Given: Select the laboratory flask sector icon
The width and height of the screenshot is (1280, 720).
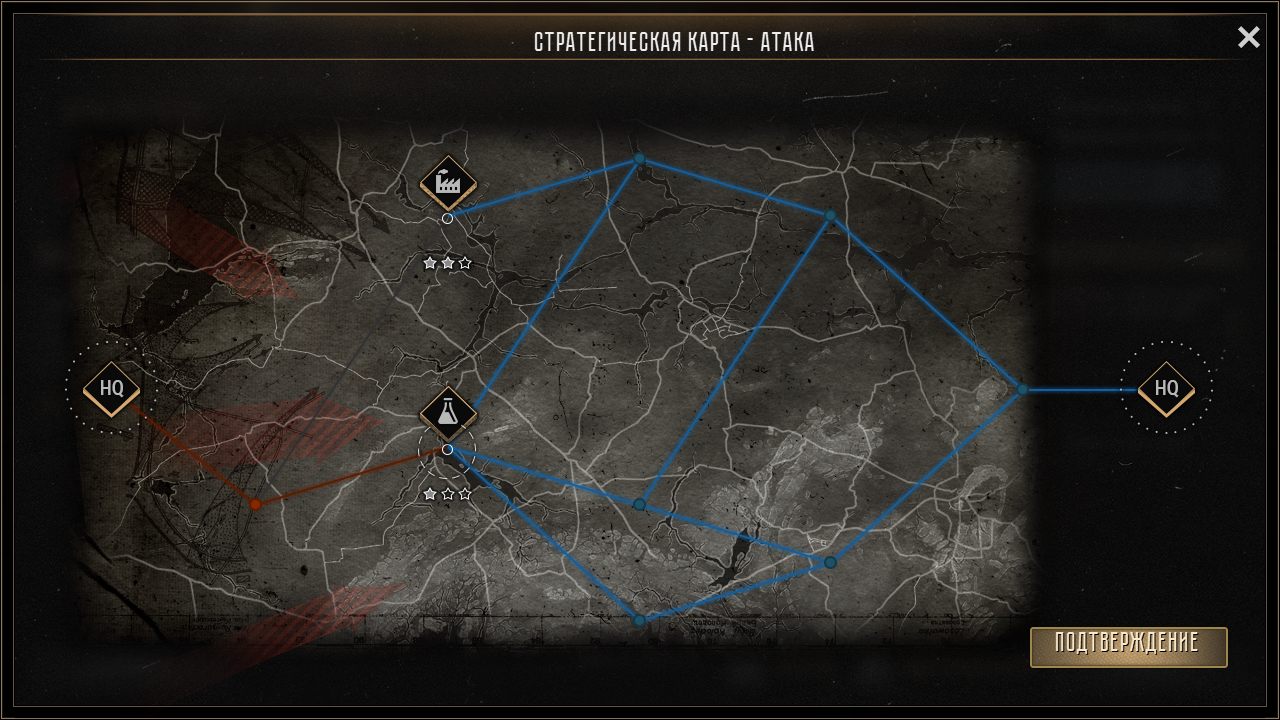Looking at the screenshot, I should point(447,413).
